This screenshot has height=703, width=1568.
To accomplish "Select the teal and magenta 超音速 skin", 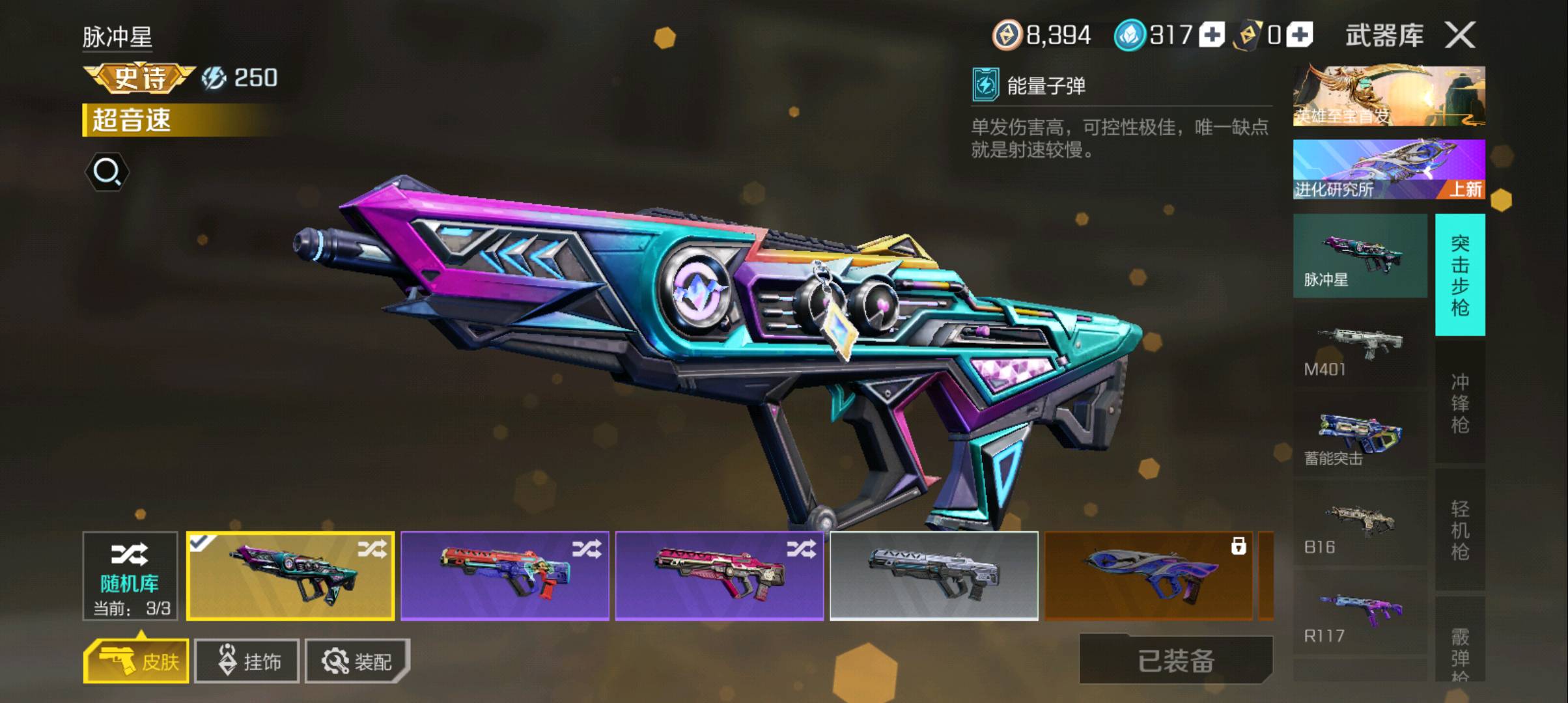I will [x=290, y=576].
